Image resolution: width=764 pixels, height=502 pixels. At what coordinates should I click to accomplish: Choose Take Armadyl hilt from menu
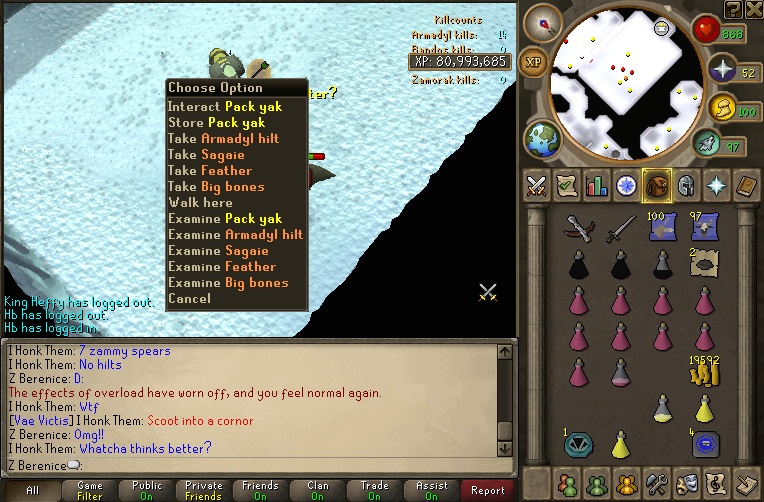(x=237, y=139)
